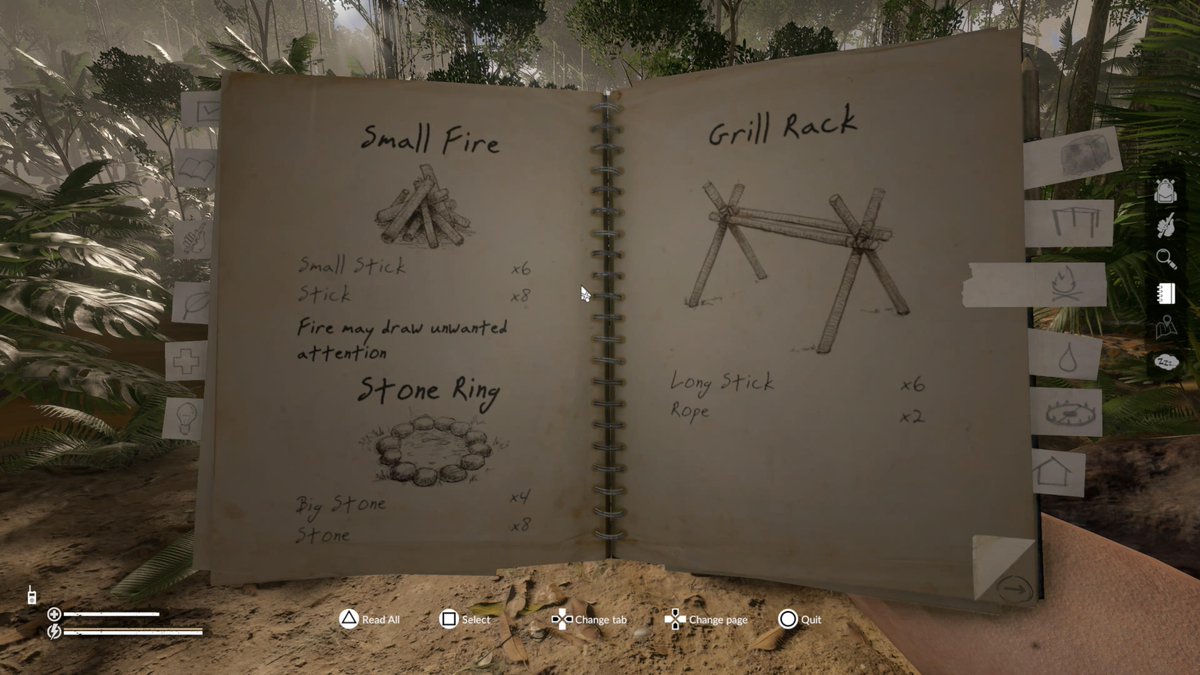Open the backpack from the side menu
Image resolution: width=1200 pixels, height=675 pixels.
[x=1164, y=190]
